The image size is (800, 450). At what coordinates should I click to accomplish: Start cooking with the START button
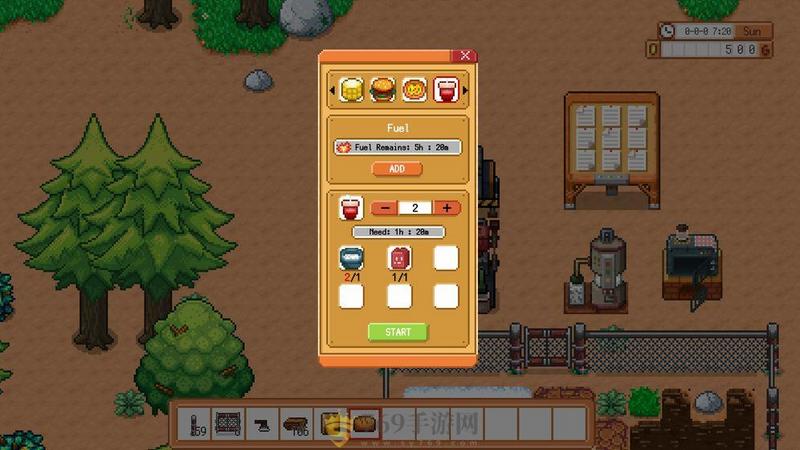click(x=397, y=332)
